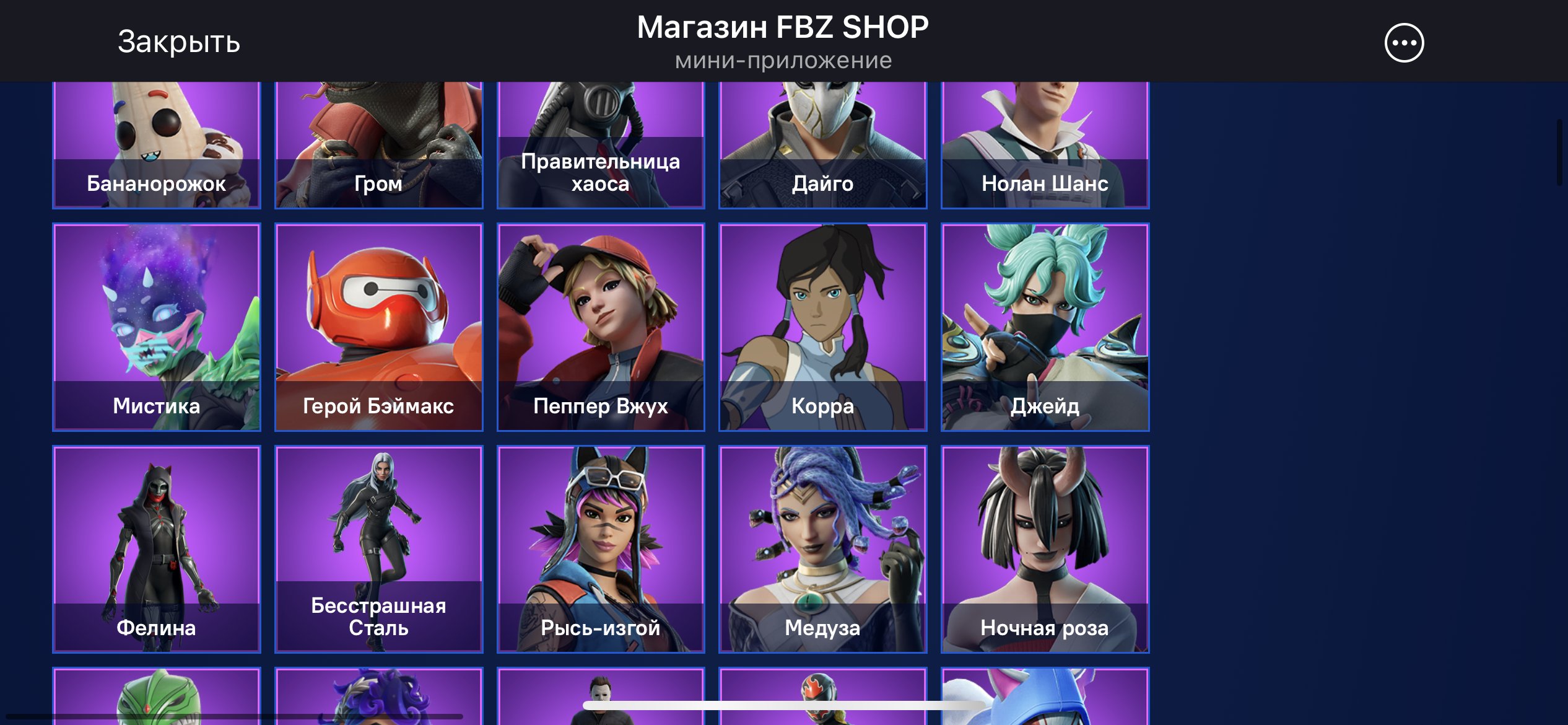Select the Мистика galaxy skin

(156, 327)
